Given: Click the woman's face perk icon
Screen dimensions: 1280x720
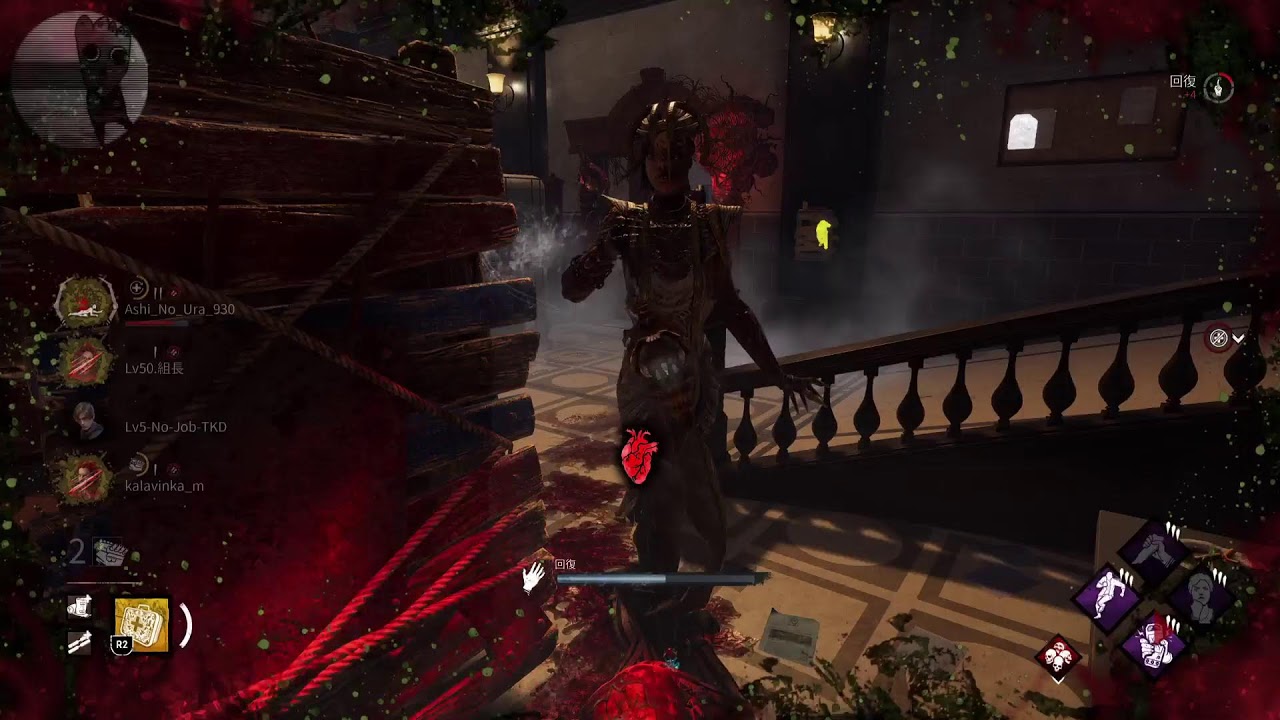Looking at the screenshot, I should click(1201, 596).
